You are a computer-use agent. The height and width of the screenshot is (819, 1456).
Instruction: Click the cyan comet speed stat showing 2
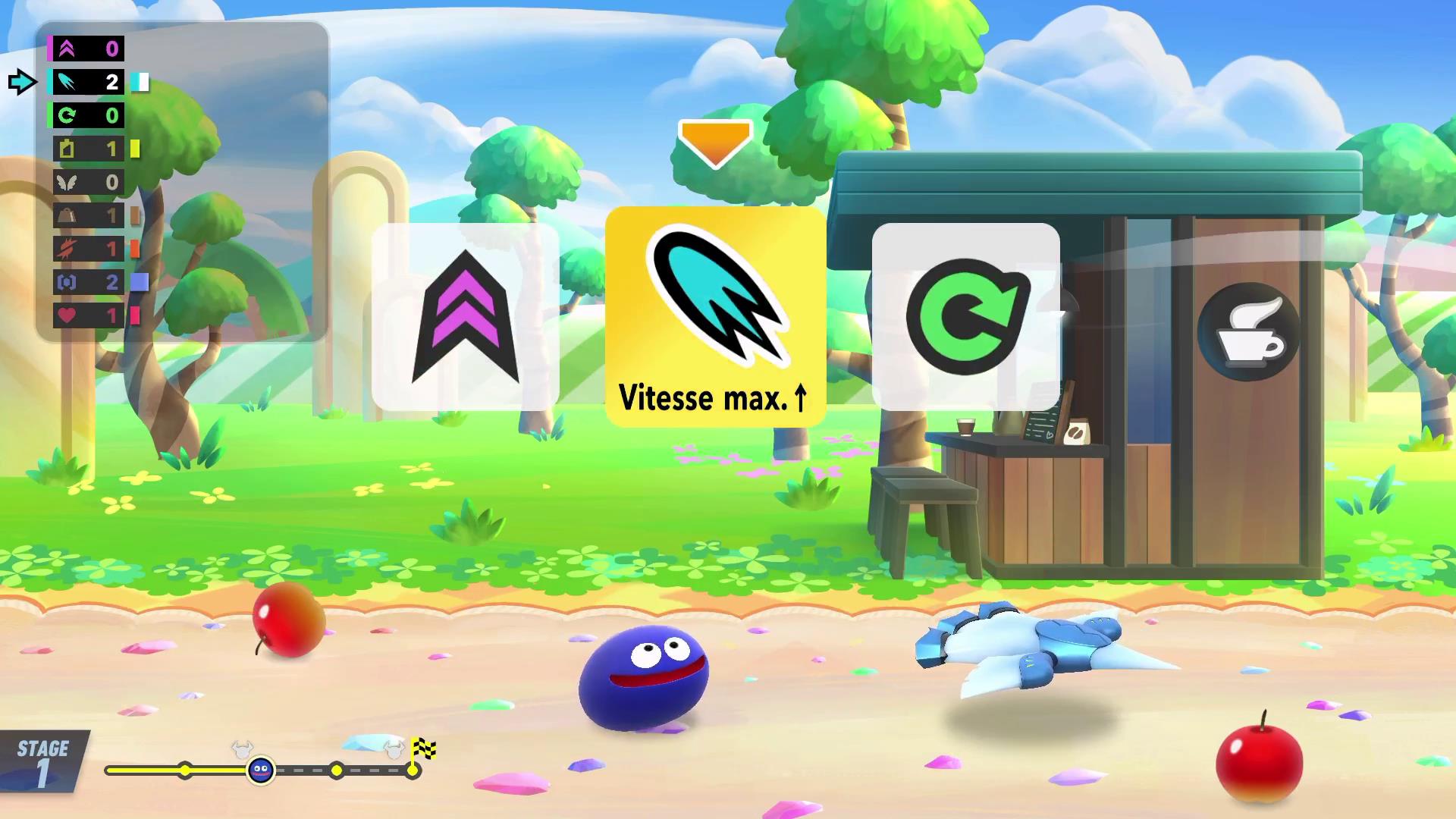click(x=67, y=83)
